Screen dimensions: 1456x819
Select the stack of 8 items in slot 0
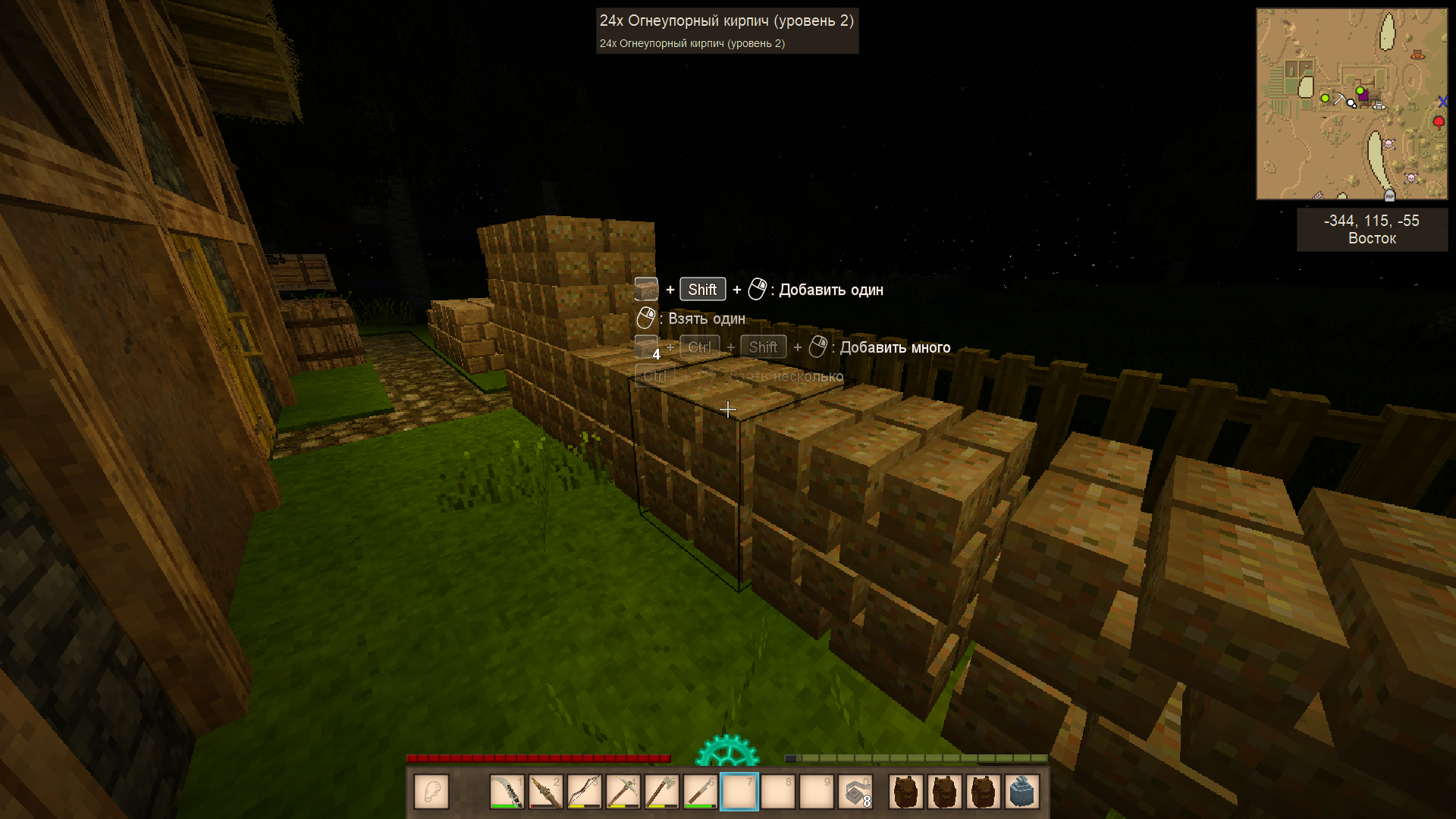point(855,792)
